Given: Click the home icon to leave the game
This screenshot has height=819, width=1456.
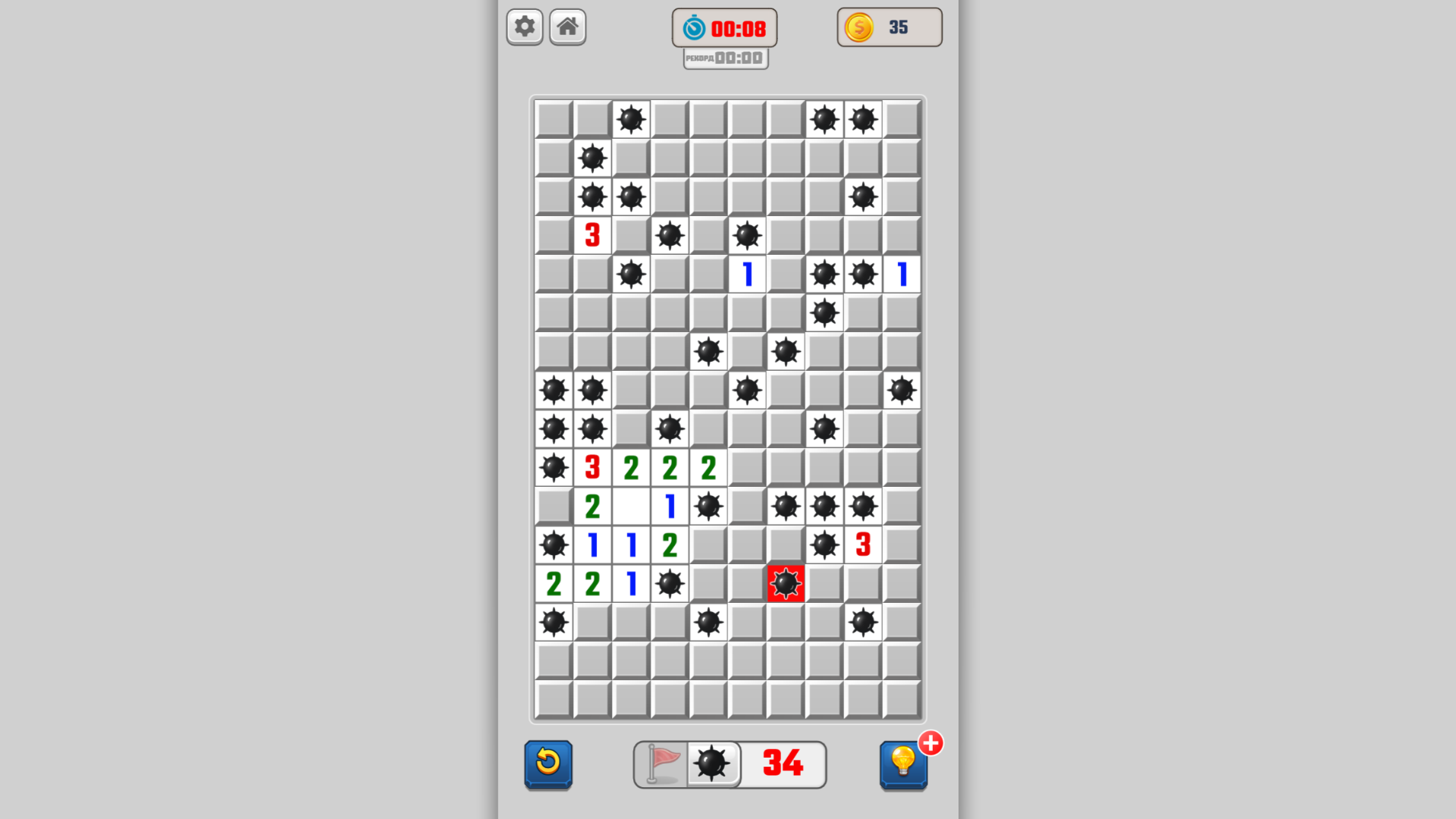Looking at the screenshot, I should click(567, 27).
